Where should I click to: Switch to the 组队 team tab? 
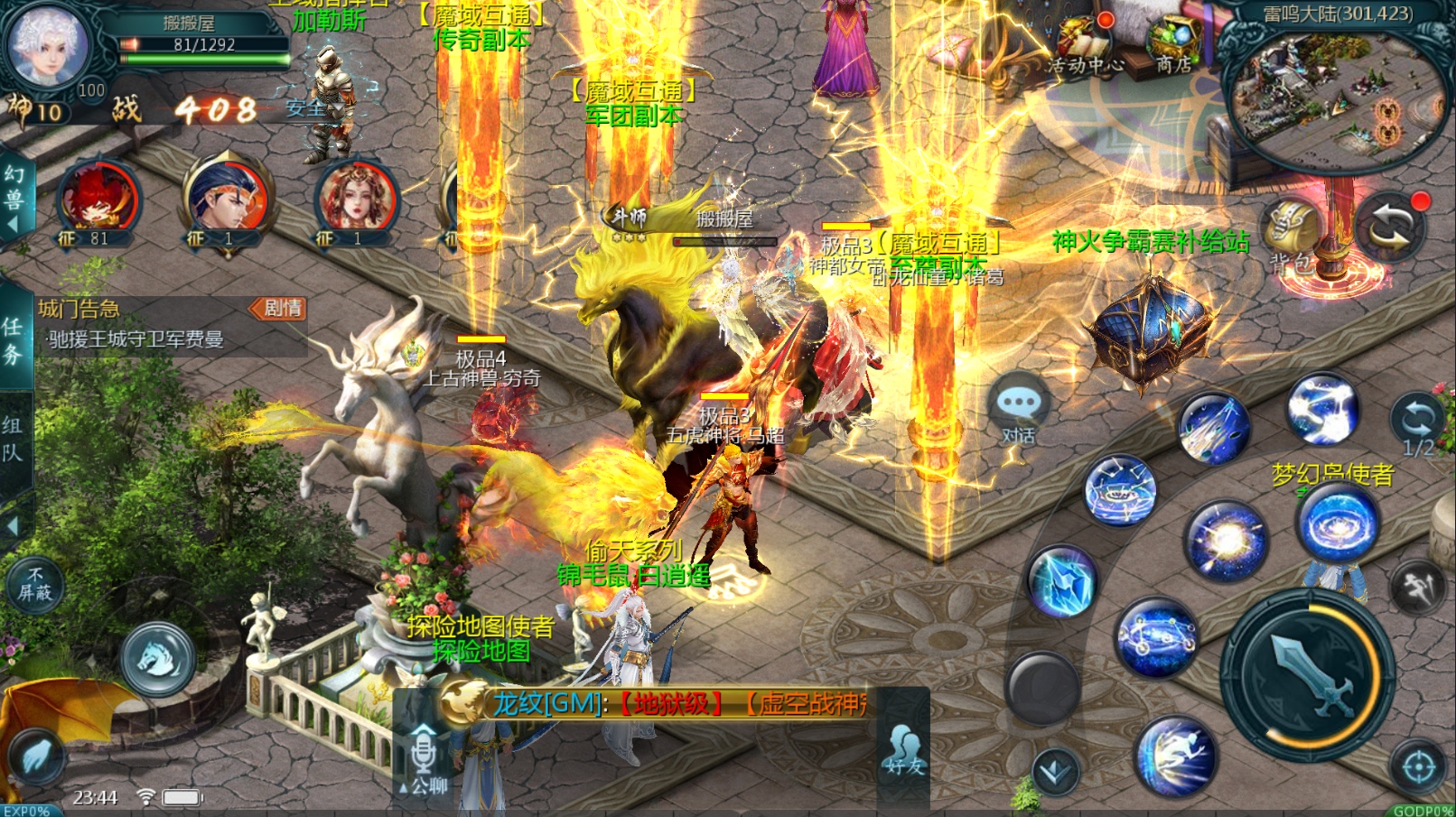click(13, 440)
